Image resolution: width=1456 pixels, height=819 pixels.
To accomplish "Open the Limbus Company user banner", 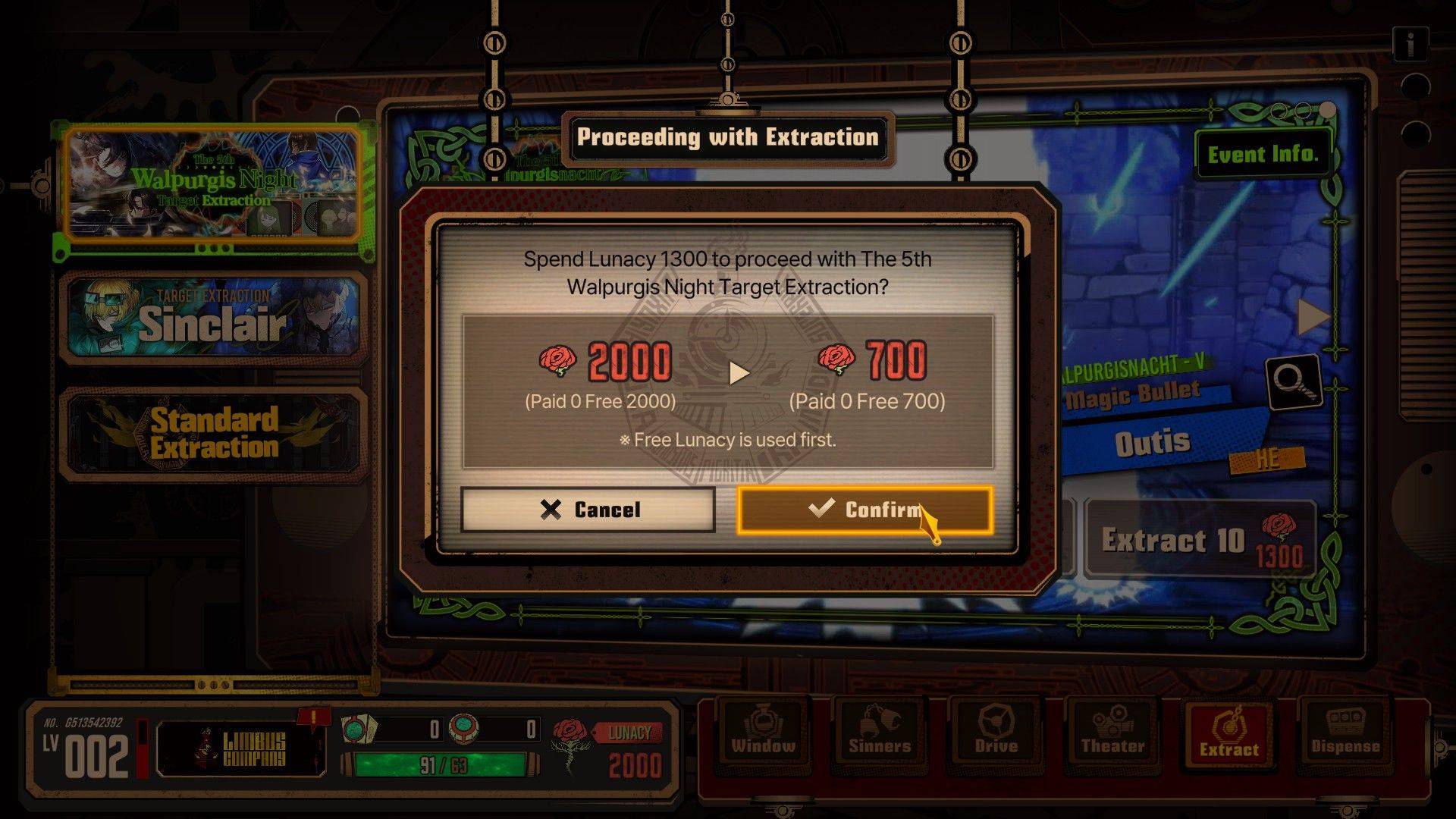I will (x=241, y=749).
